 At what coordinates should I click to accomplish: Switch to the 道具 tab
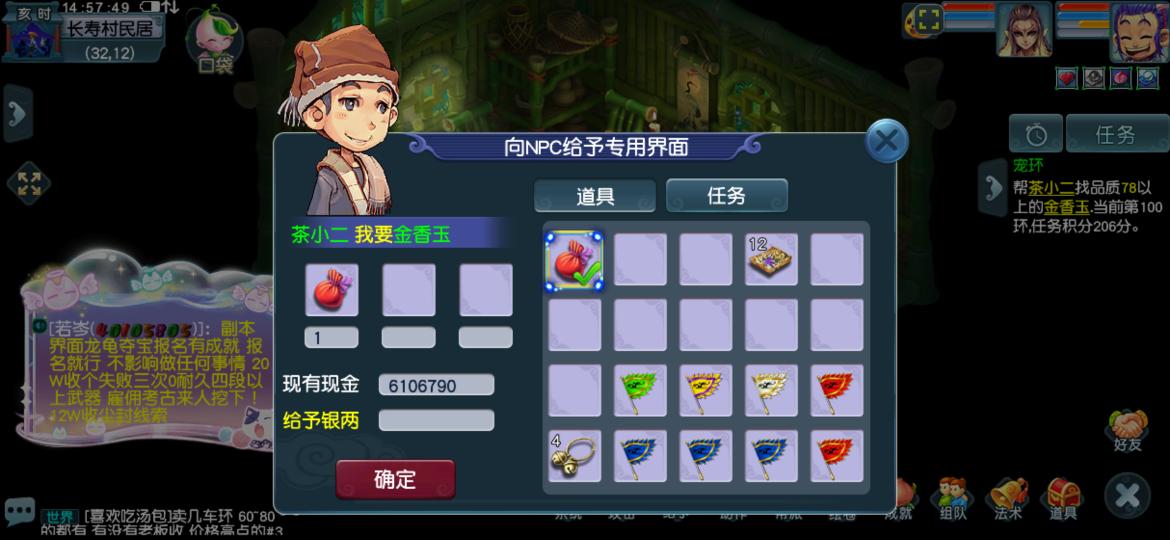(595, 196)
